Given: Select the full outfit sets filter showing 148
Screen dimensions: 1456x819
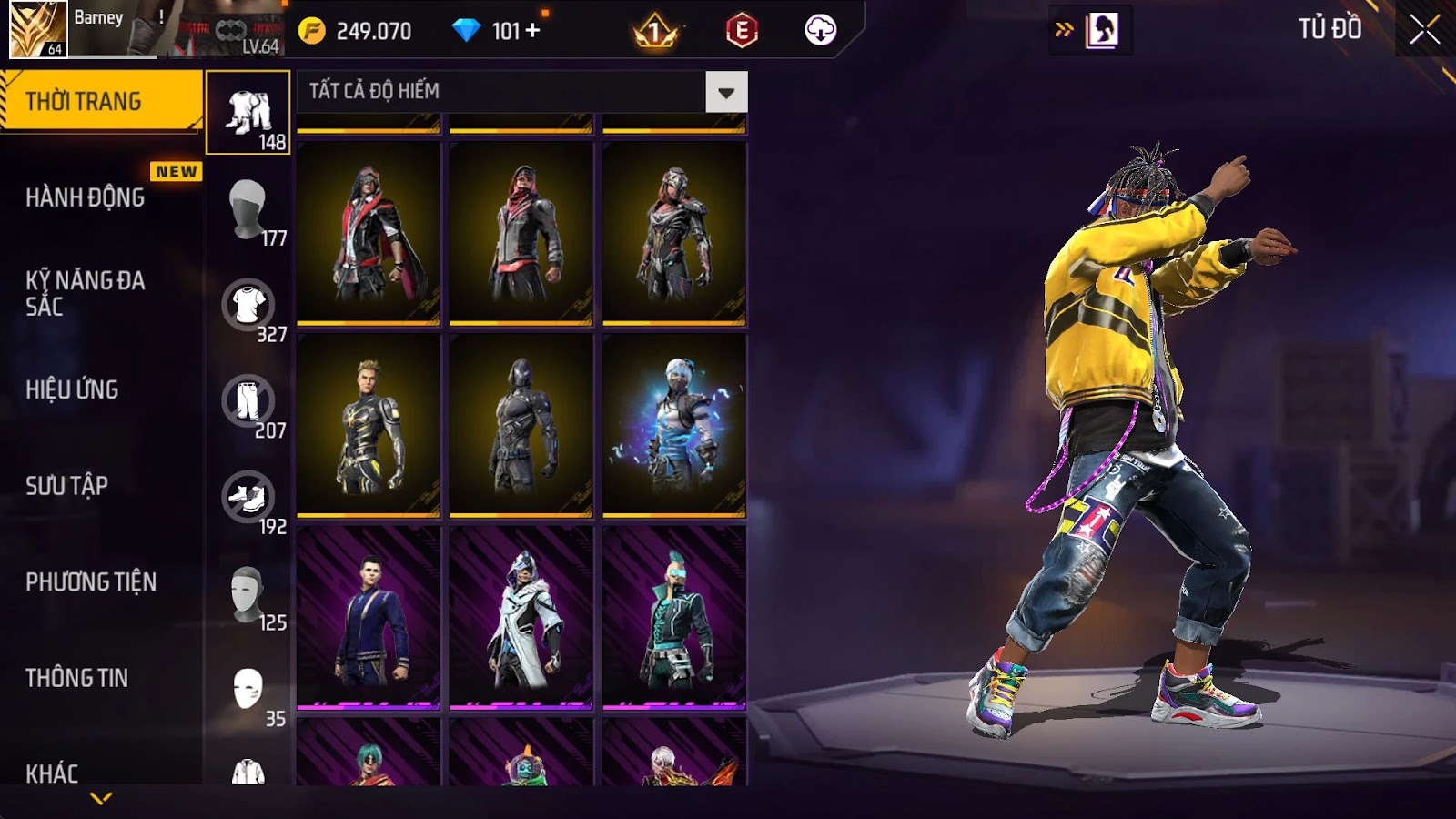Looking at the screenshot, I should (248, 113).
